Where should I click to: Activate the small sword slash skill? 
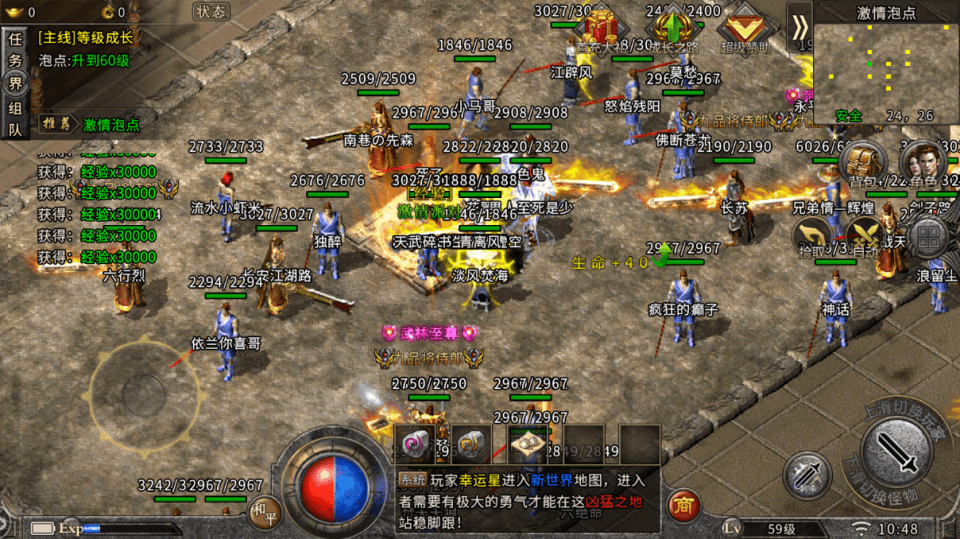[806, 476]
